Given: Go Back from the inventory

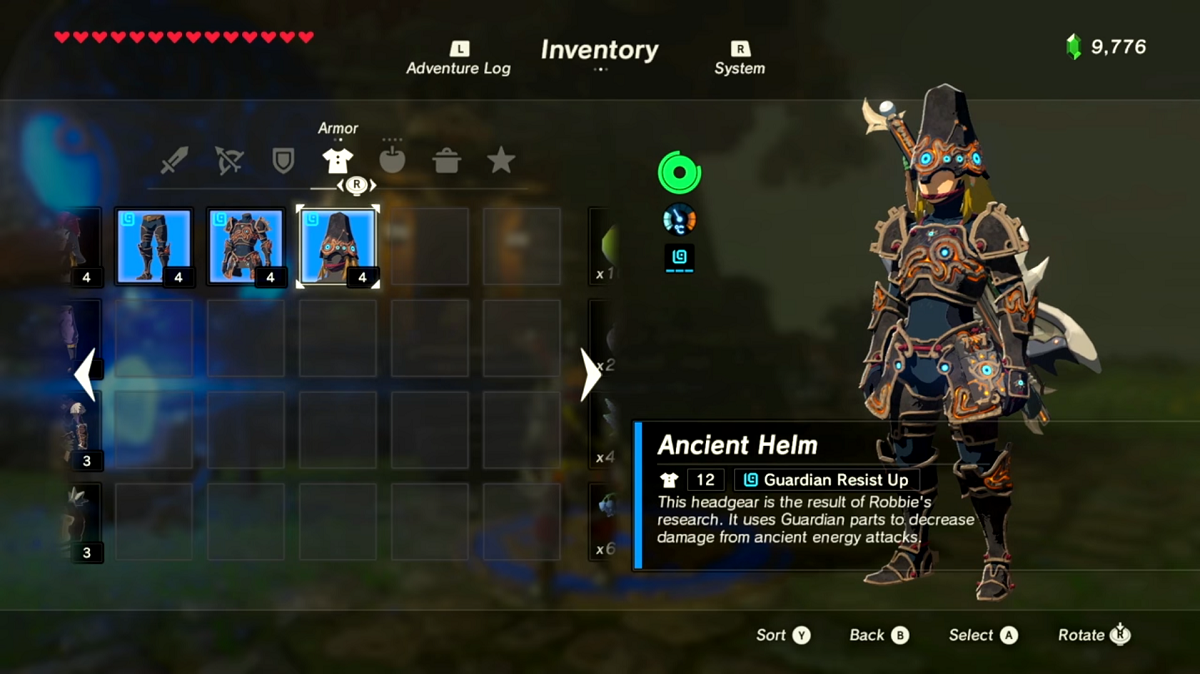Looking at the screenshot, I should [879, 635].
